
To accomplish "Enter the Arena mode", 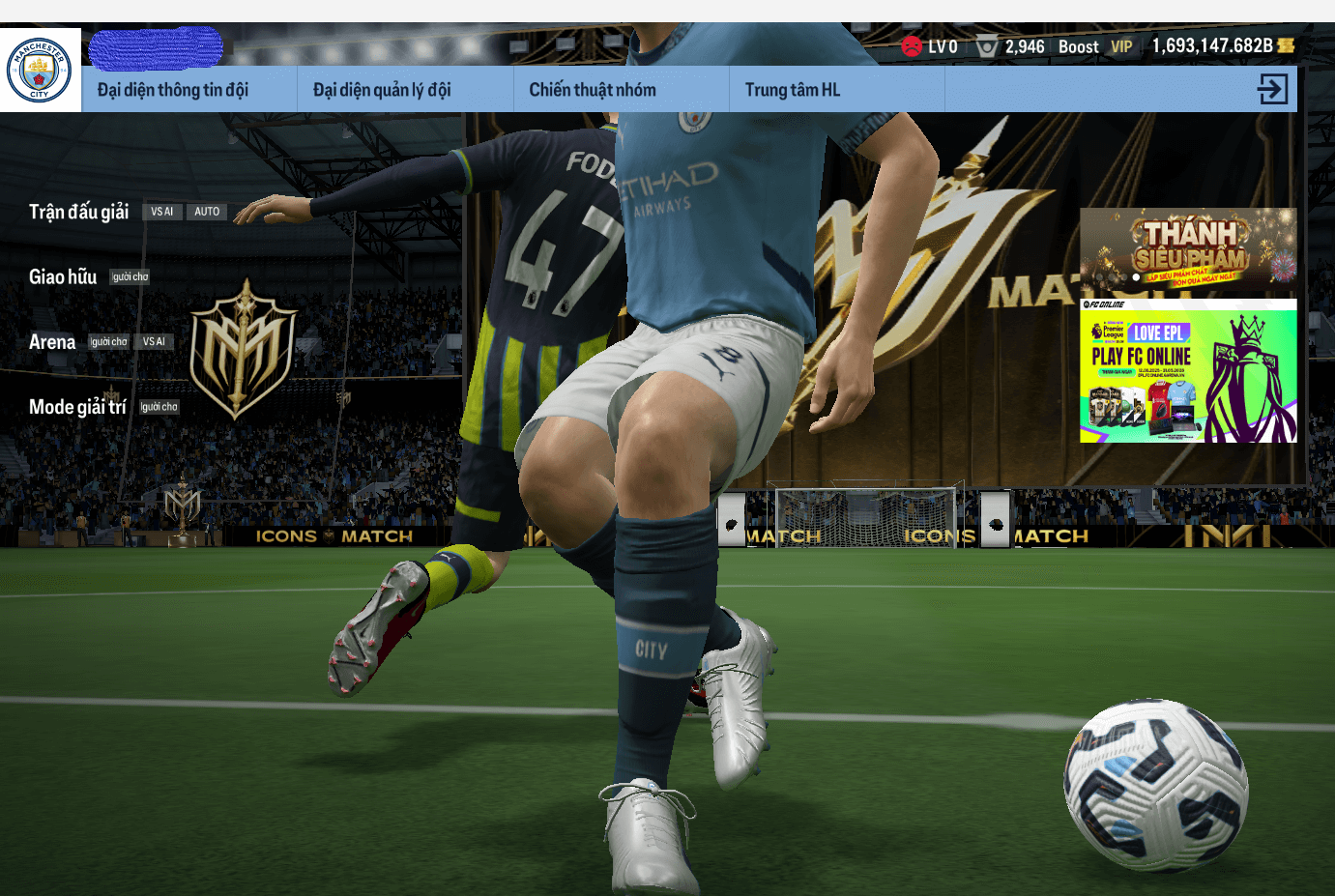I will point(52,342).
